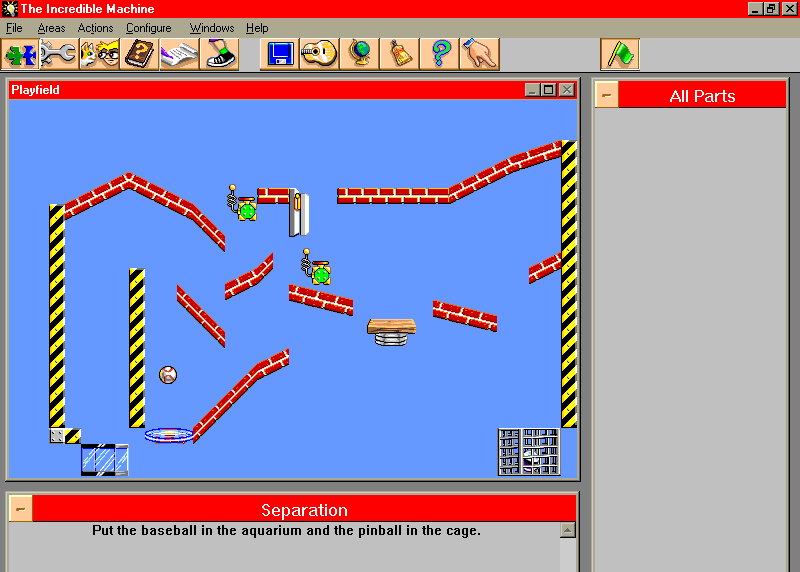Click the sneaker toolbar icon
This screenshot has height=572, width=800.
tap(219, 54)
